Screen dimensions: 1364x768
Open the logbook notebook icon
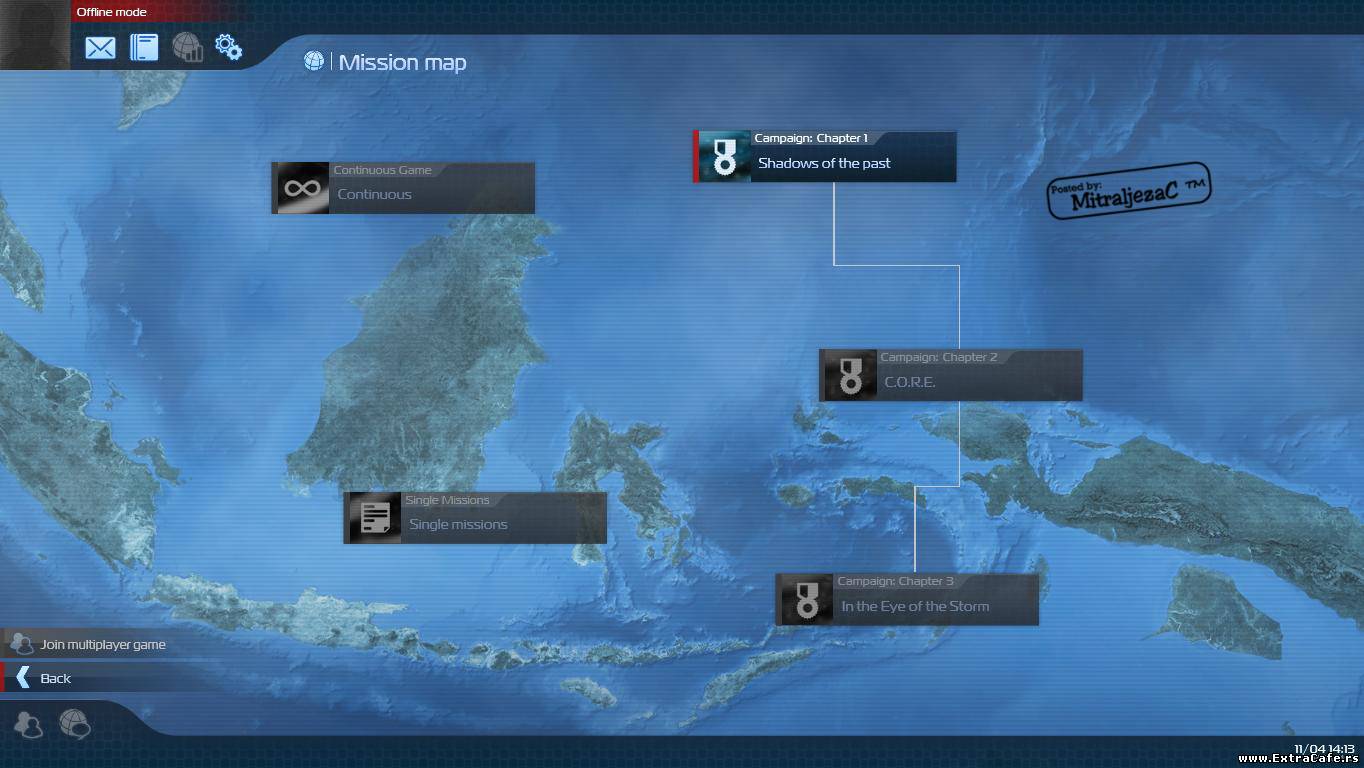[x=144, y=47]
